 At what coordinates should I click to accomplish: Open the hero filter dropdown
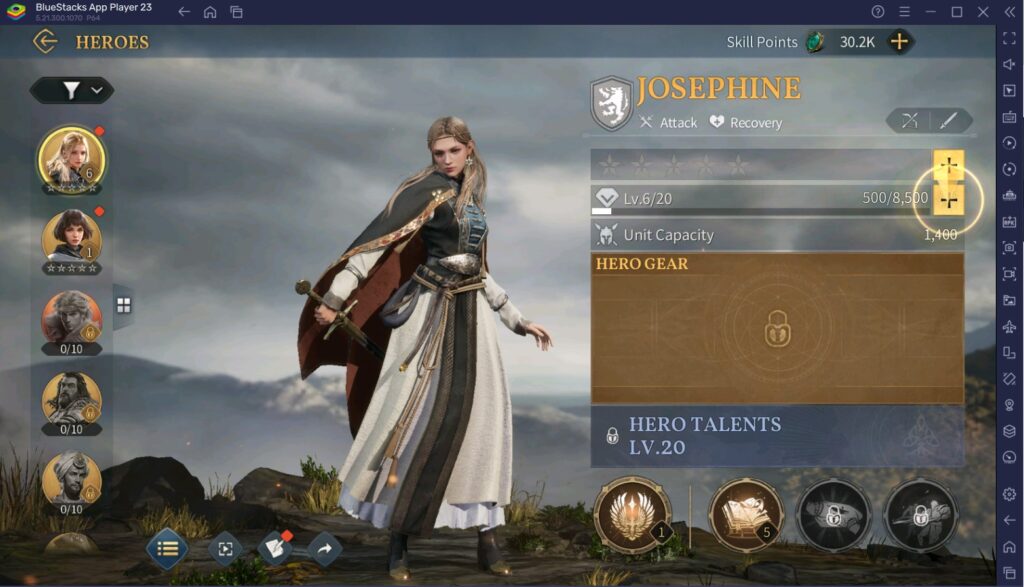(72, 90)
